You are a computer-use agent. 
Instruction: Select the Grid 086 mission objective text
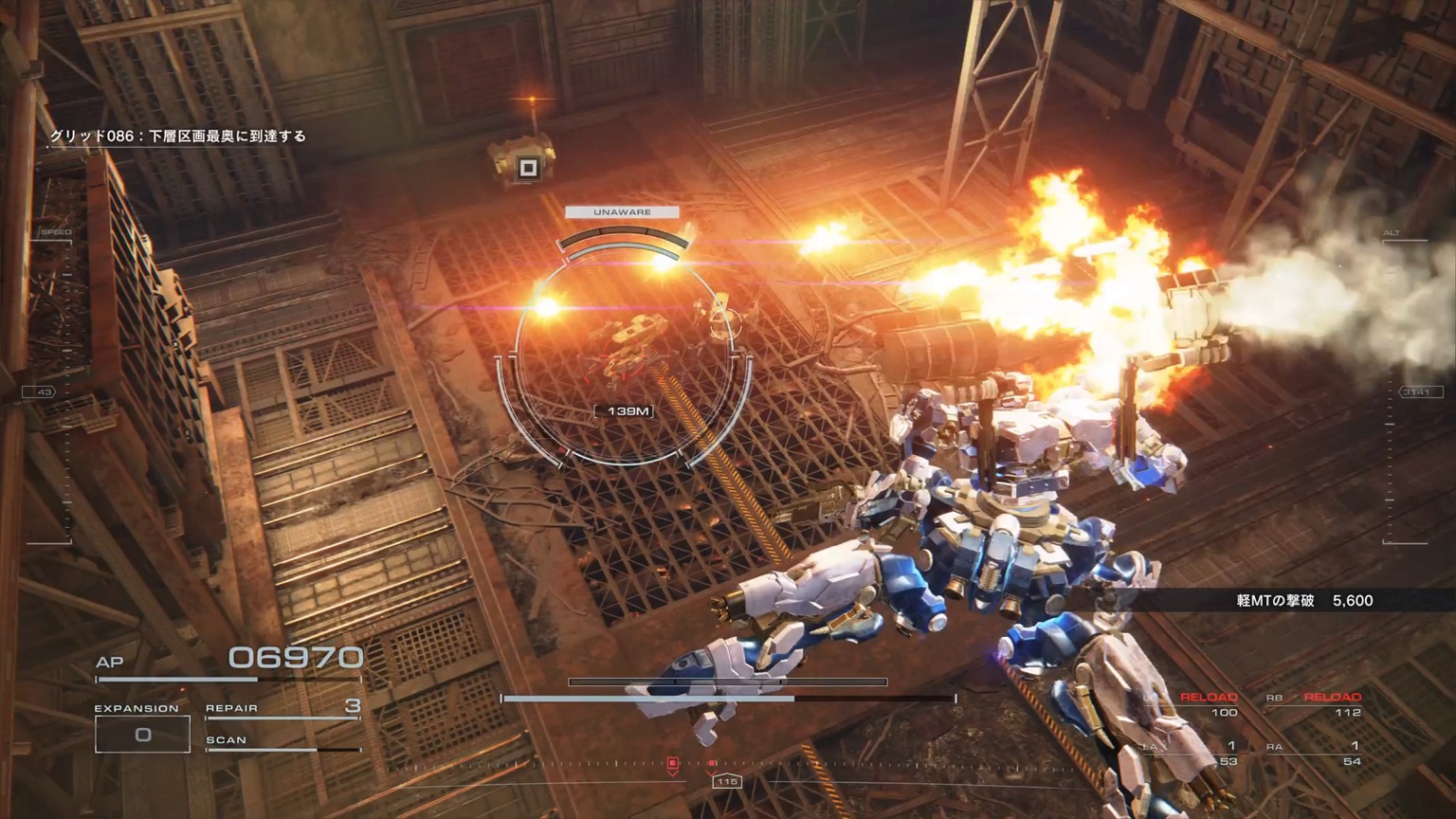pos(178,136)
